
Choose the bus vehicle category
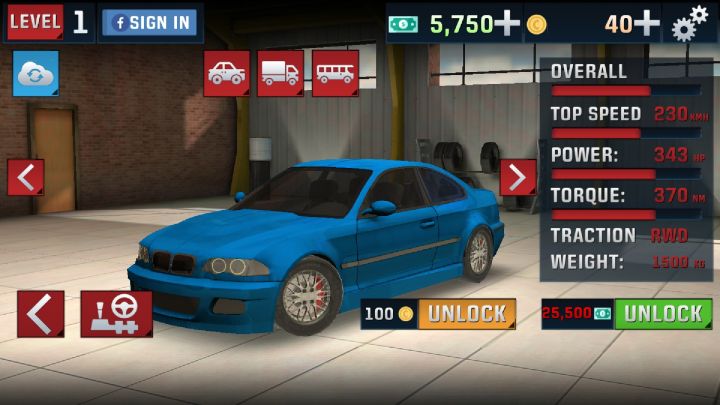coord(335,73)
